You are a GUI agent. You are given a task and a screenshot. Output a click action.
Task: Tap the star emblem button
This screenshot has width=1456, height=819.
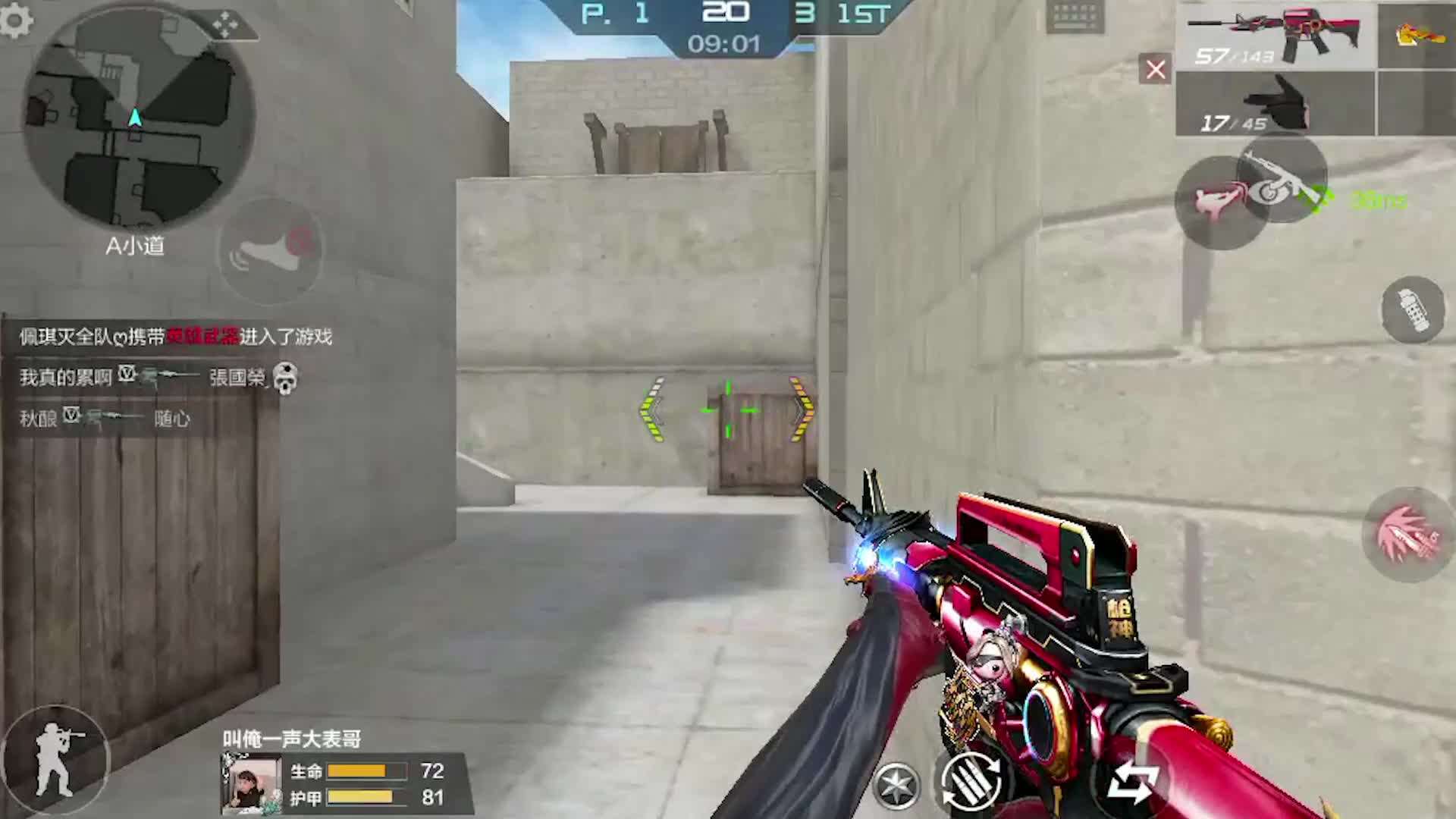click(x=896, y=786)
